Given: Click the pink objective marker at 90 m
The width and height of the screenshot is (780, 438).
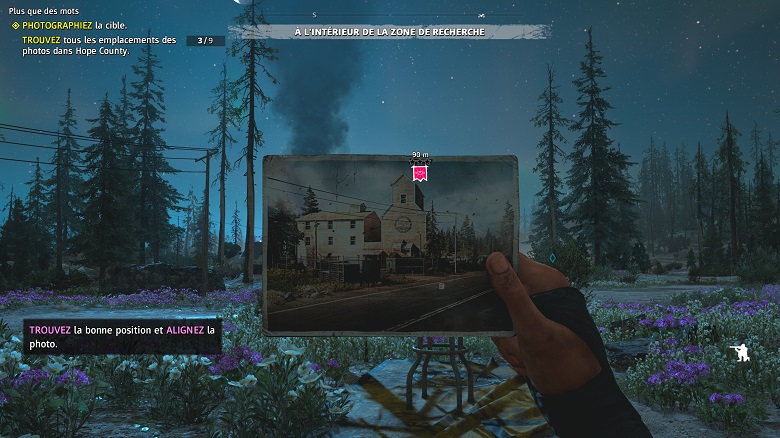Looking at the screenshot, I should click(x=421, y=174).
